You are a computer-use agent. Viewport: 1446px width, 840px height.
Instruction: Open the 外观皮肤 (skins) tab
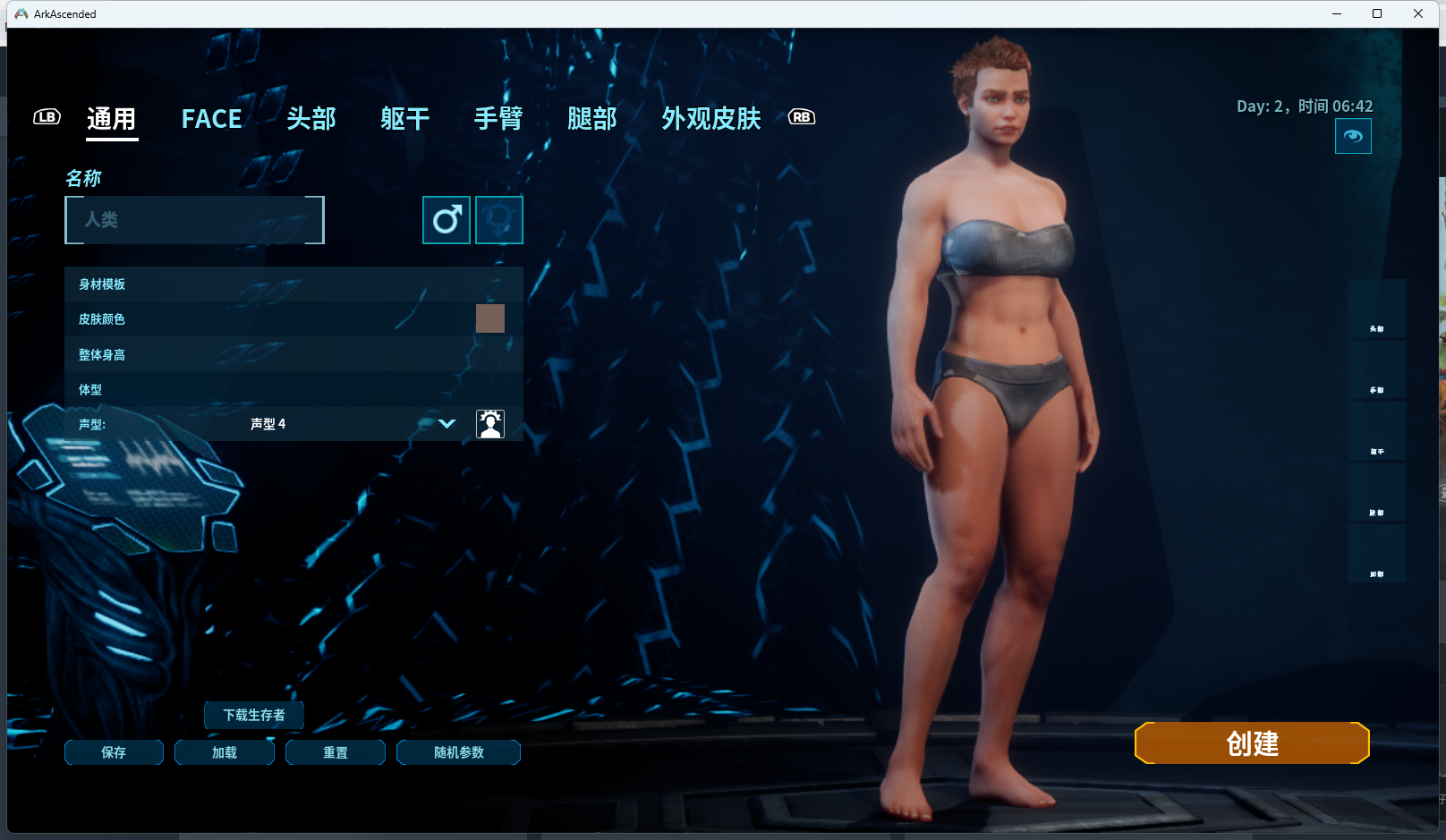click(711, 119)
